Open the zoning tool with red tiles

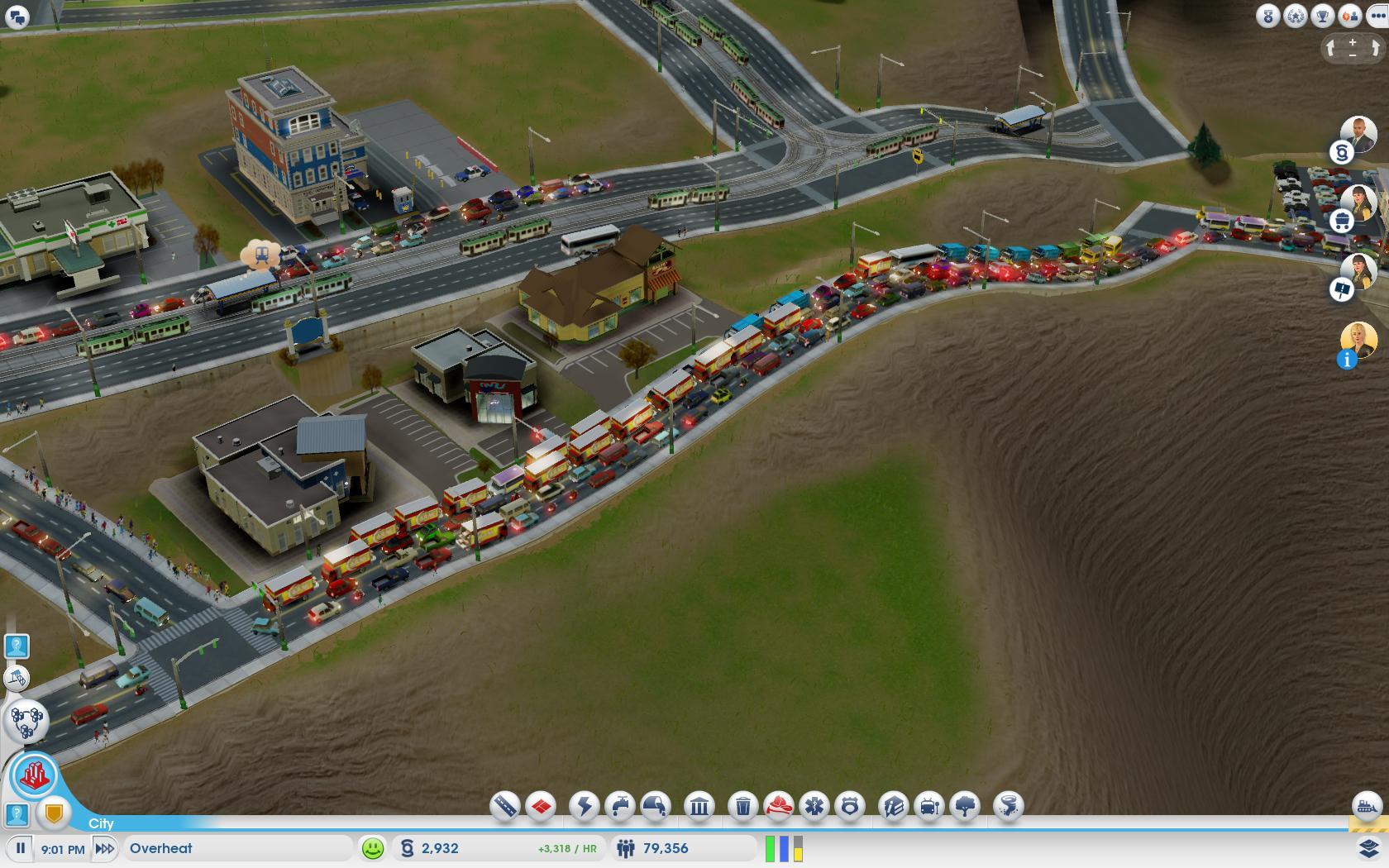coord(542,805)
